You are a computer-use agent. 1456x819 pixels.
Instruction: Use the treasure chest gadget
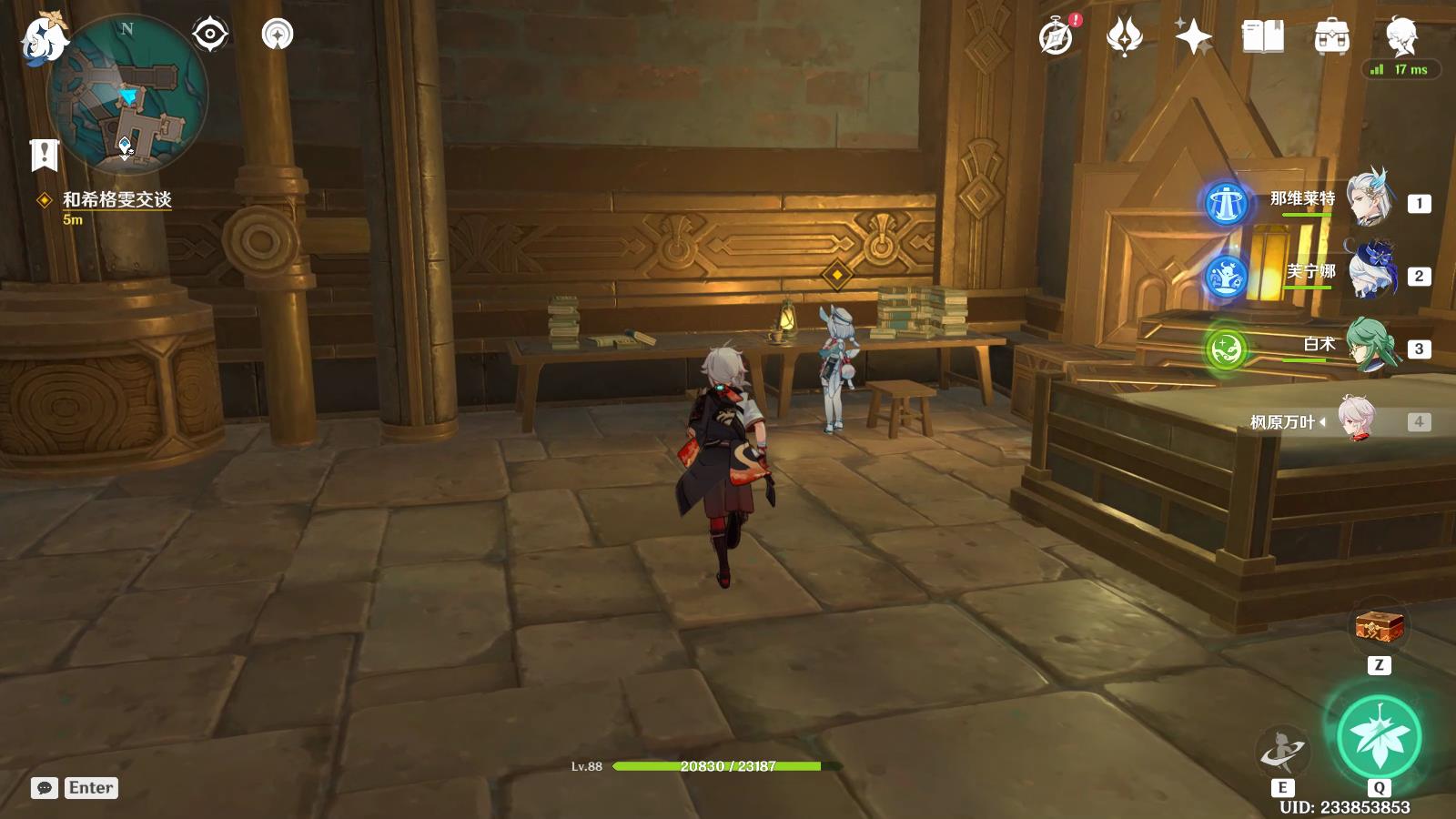click(1379, 627)
